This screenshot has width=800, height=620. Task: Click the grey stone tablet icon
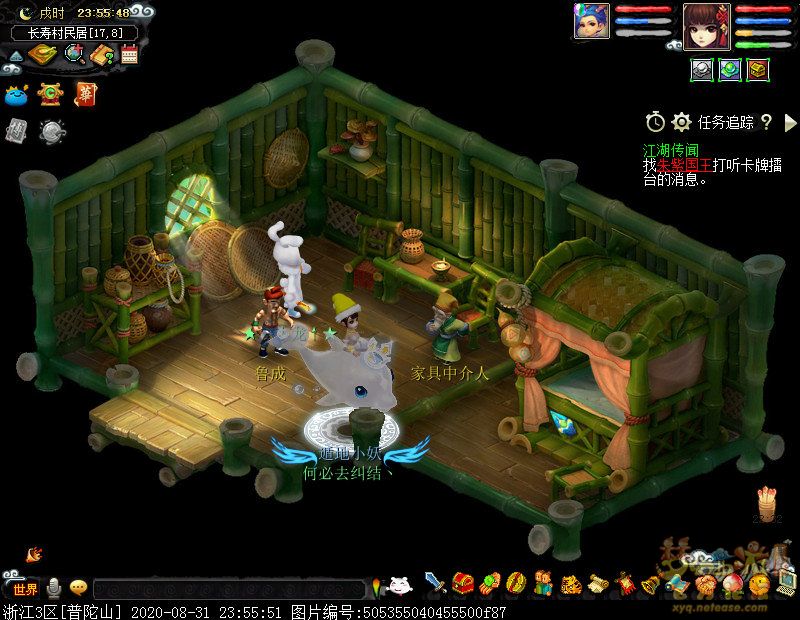tap(16, 130)
